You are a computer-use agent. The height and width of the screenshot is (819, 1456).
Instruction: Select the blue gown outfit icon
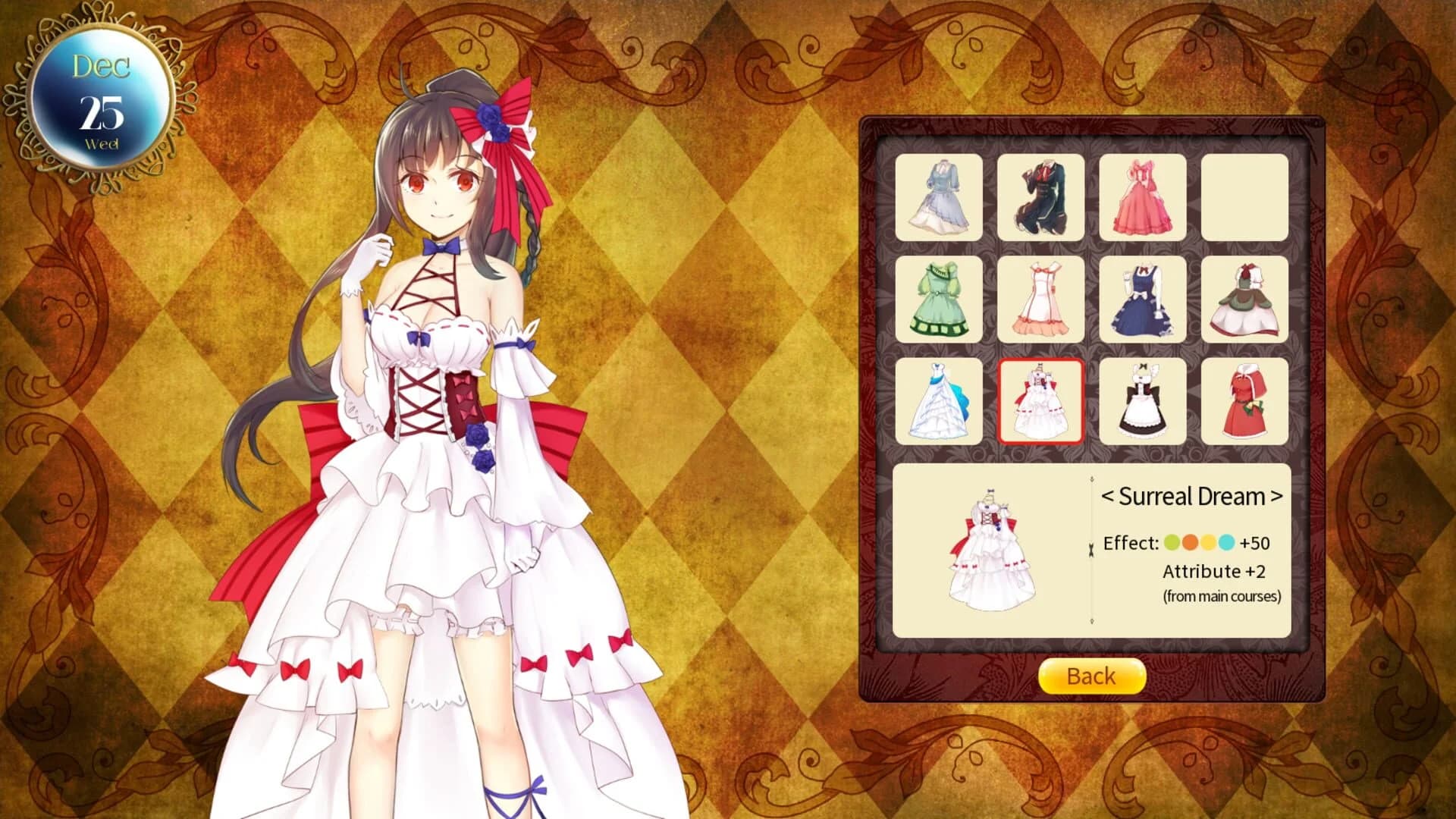(x=940, y=197)
